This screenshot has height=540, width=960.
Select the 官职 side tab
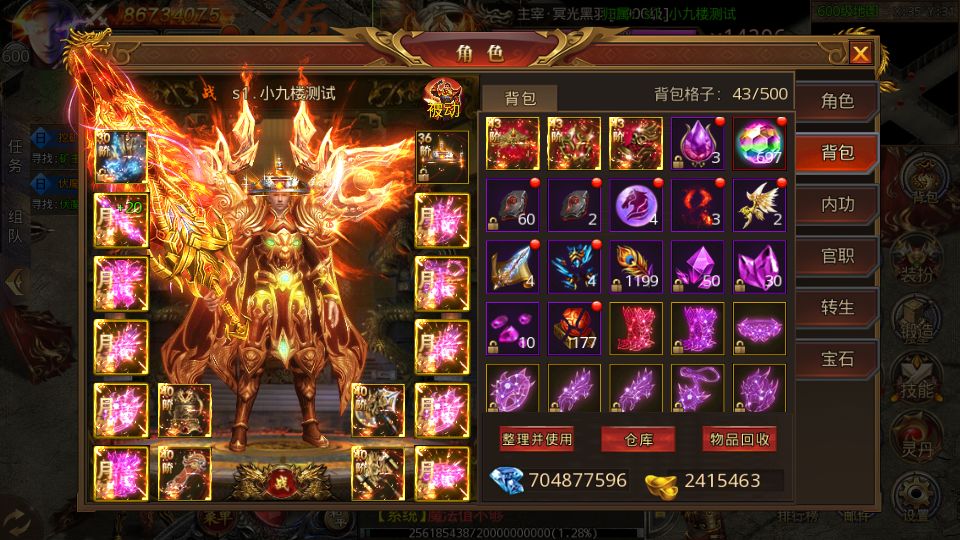pos(837,256)
